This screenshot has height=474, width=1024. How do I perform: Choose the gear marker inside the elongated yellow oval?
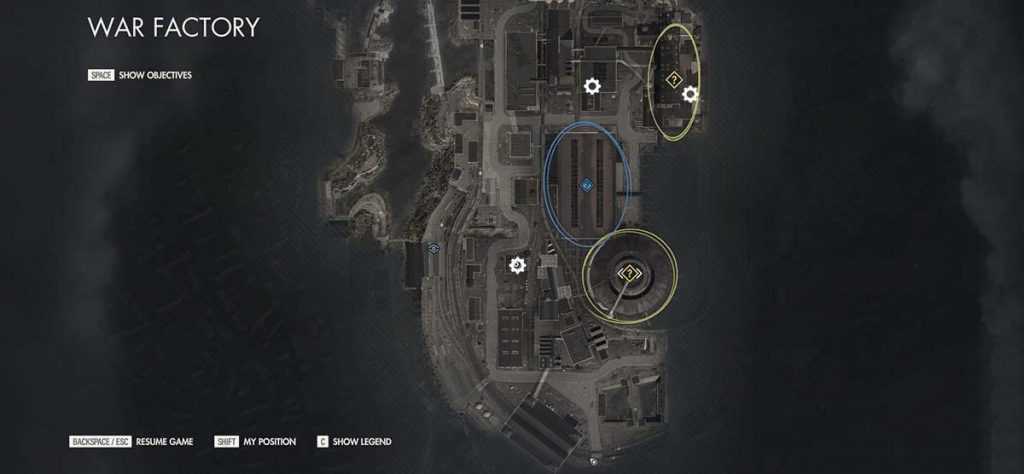point(689,94)
